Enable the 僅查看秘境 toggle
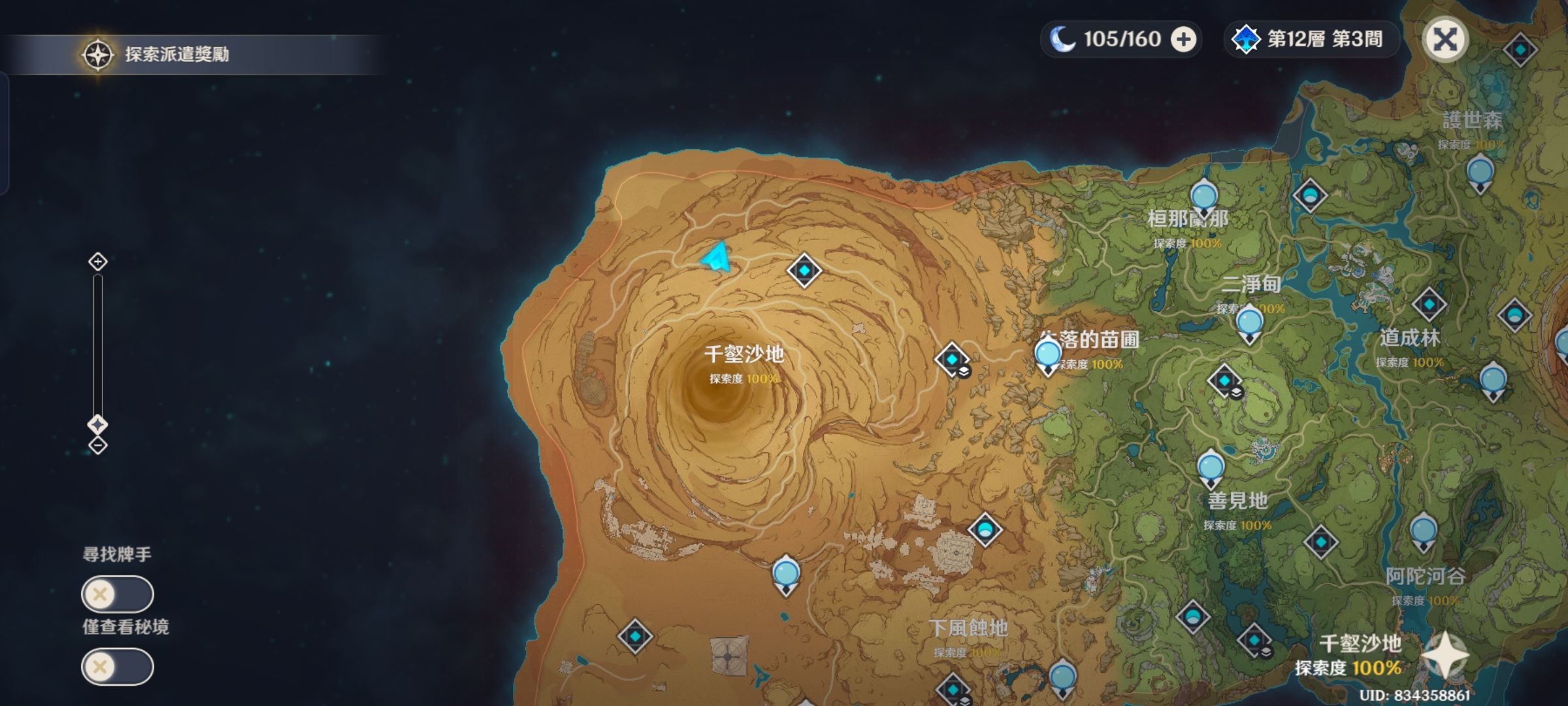 coord(116,667)
